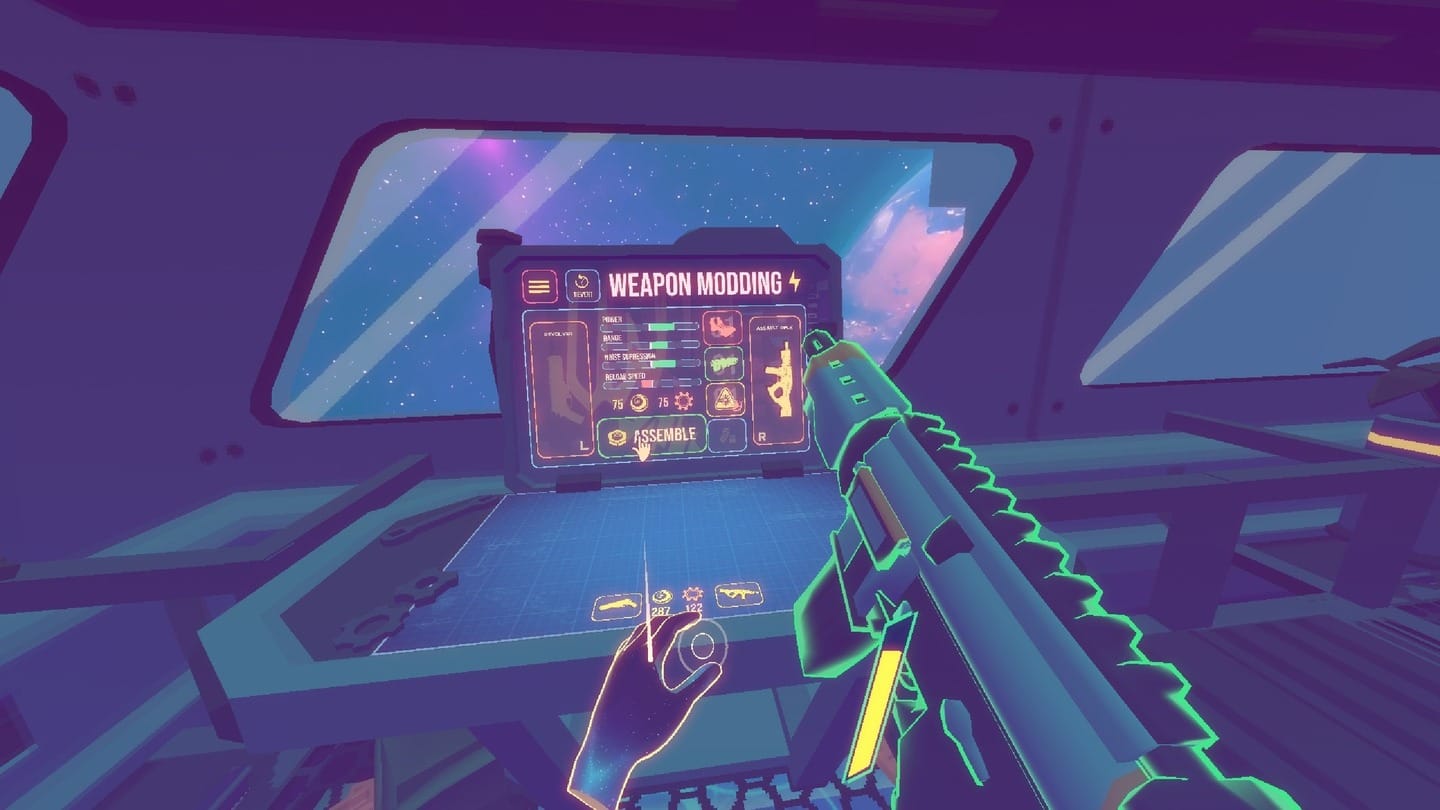Click the yellow laser warning mod icon
Screen dimensions: 1440x810
[728, 400]
